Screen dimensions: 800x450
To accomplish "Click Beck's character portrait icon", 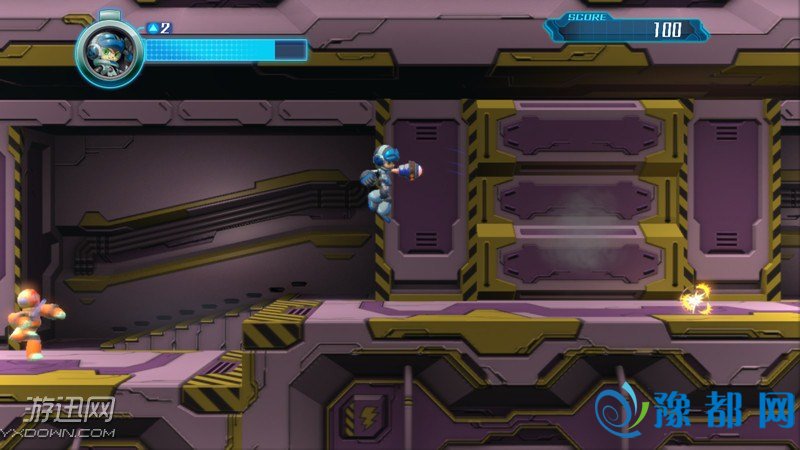I will [x=108, y=50].
